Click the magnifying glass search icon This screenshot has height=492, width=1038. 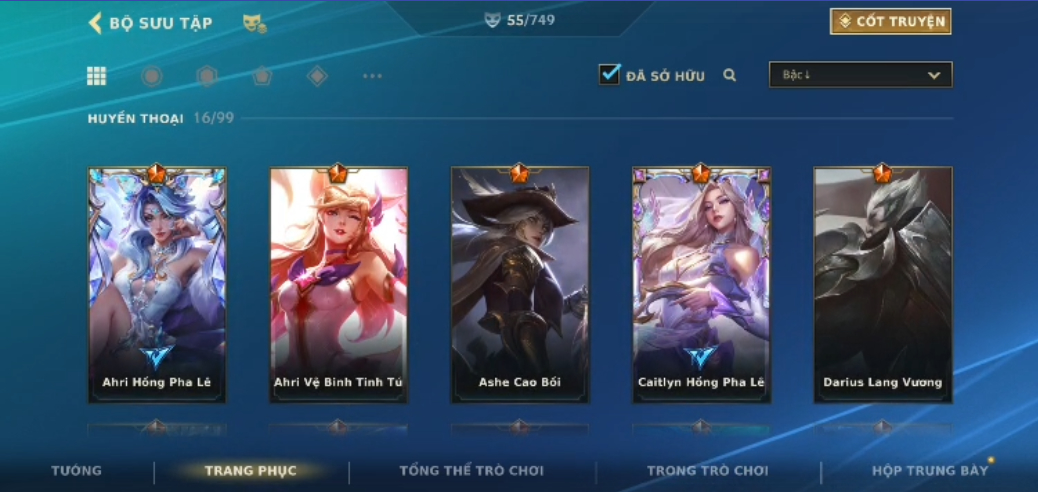coord(730,75)
